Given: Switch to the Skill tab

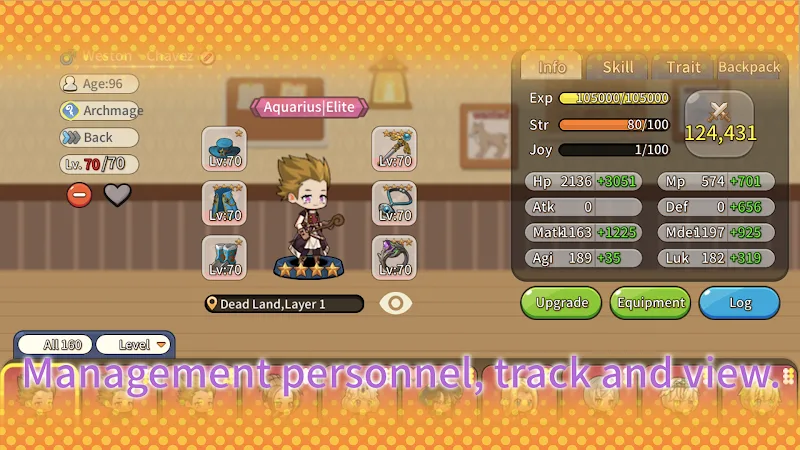Looking at the screenshot, I should click(x=617, y=67).
